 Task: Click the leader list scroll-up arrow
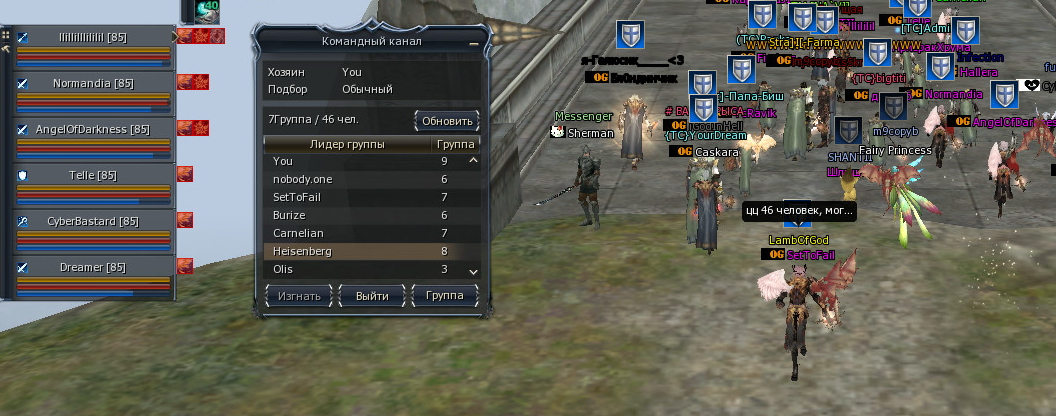pyautogui.click(x=473, y=160)
